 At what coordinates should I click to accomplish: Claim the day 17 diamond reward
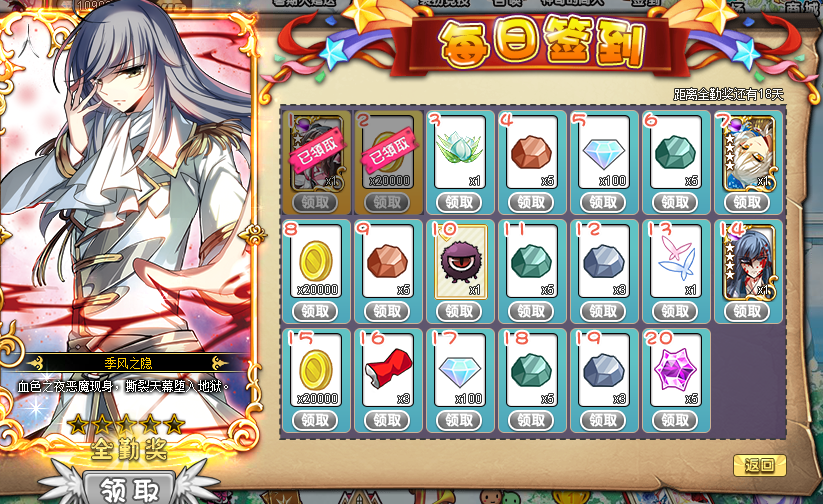460,420
